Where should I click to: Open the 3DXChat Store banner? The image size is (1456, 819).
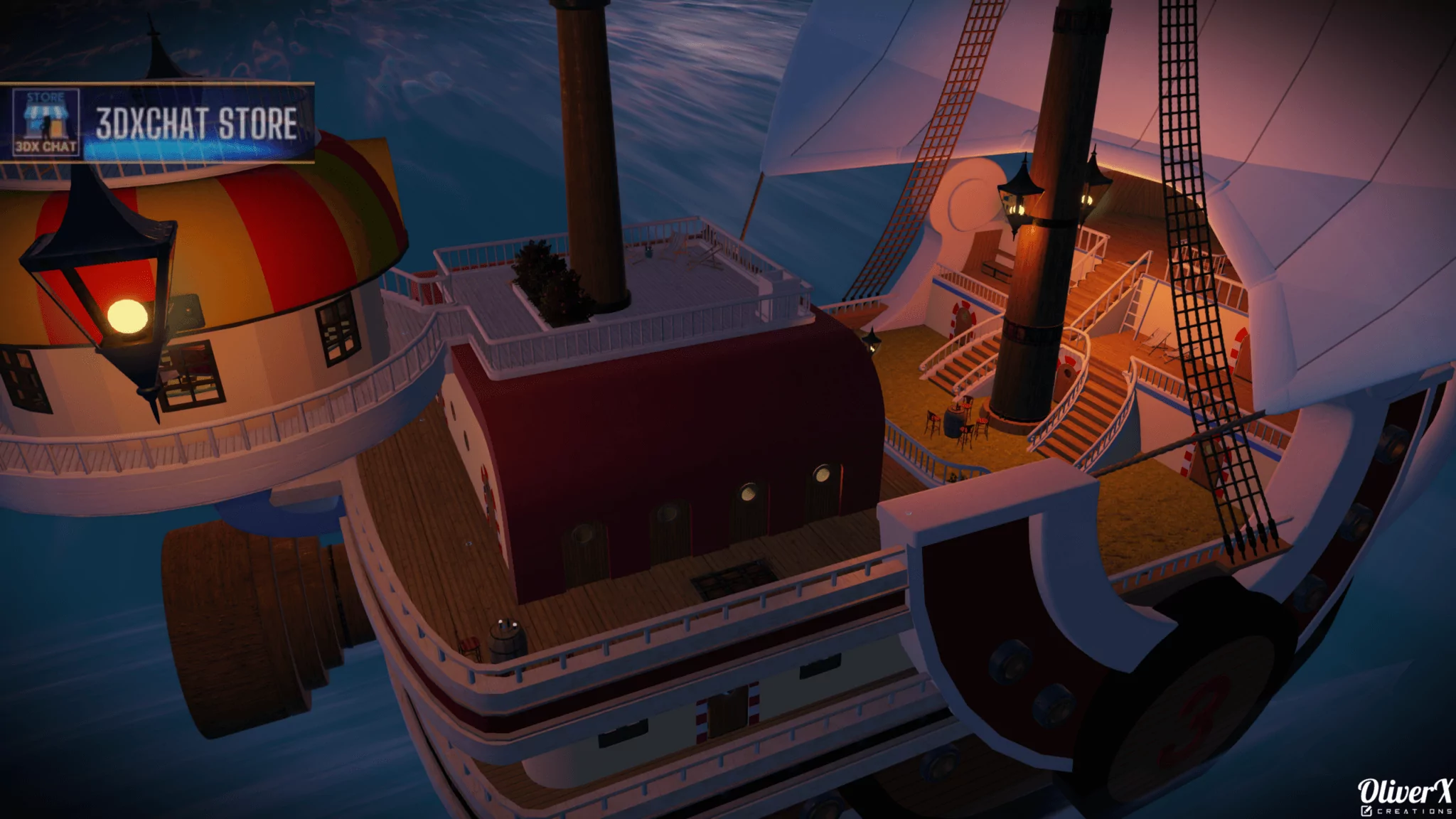tap(196, 123)
